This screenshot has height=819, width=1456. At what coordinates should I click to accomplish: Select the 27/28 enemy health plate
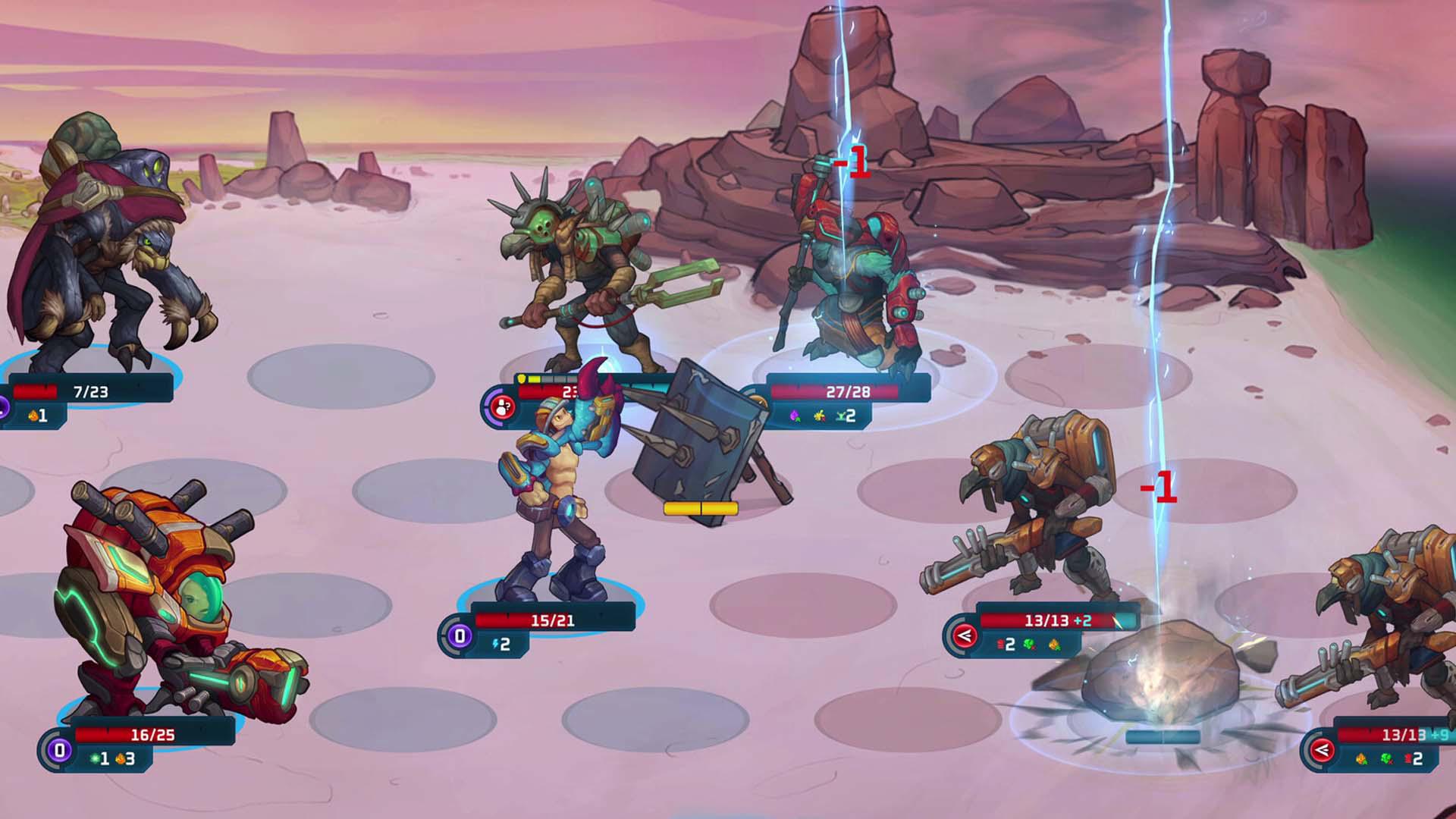848,392
